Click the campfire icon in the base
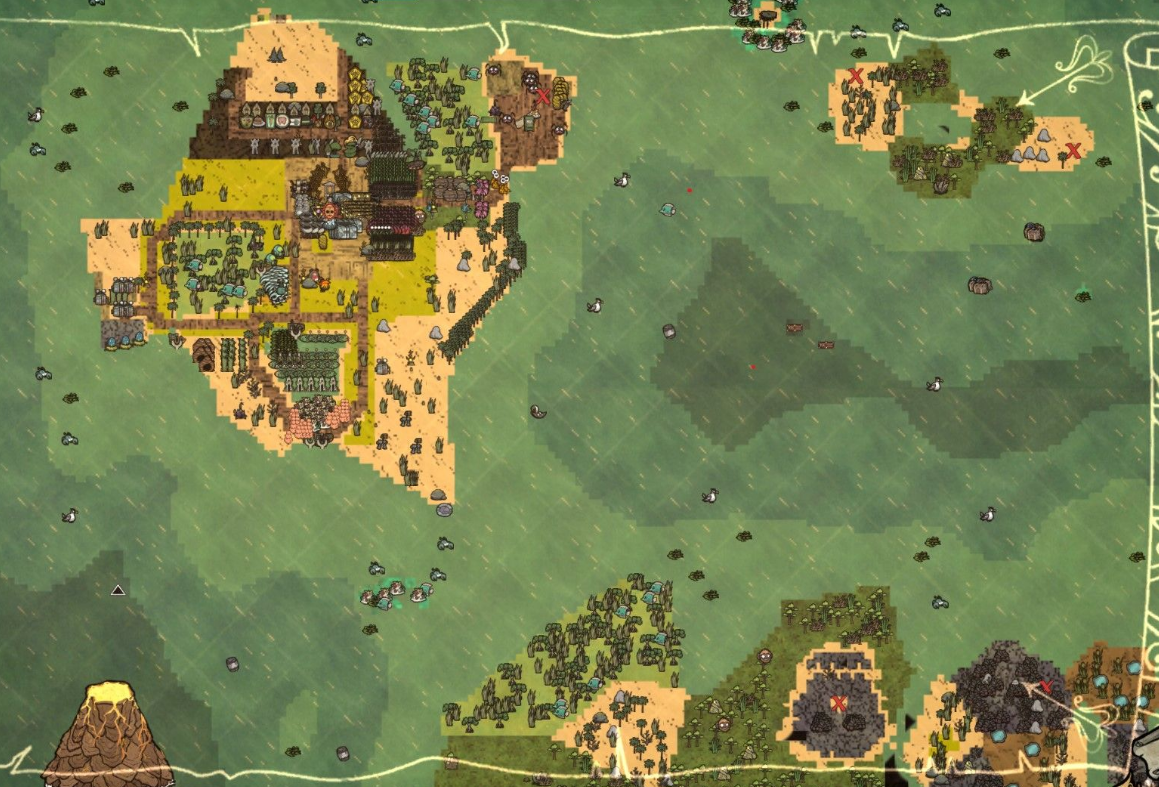This screenshot has height=787, width=1159. point(323,285)
